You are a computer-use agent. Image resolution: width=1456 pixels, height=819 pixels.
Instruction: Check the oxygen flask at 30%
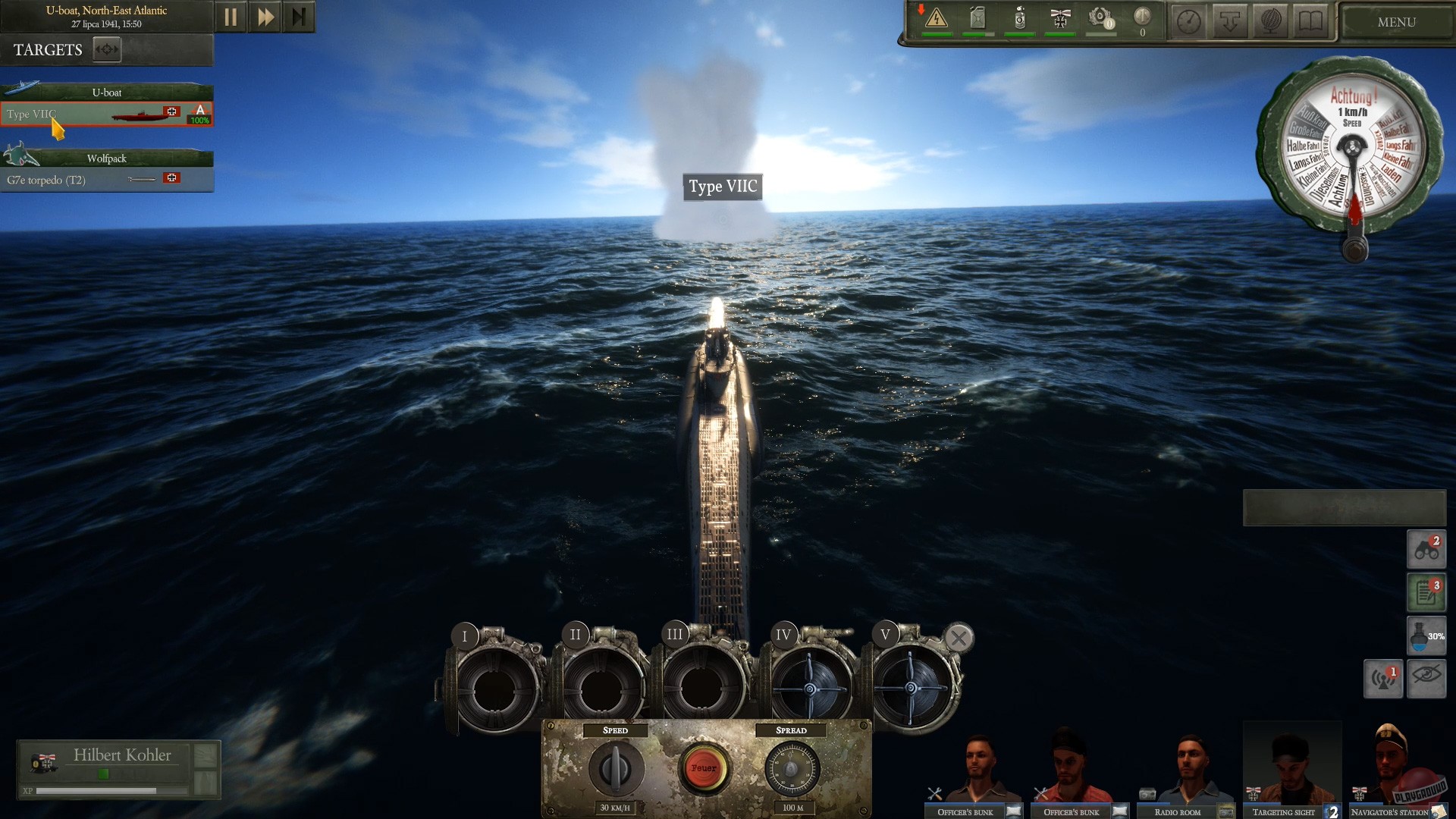[1425, 636]
